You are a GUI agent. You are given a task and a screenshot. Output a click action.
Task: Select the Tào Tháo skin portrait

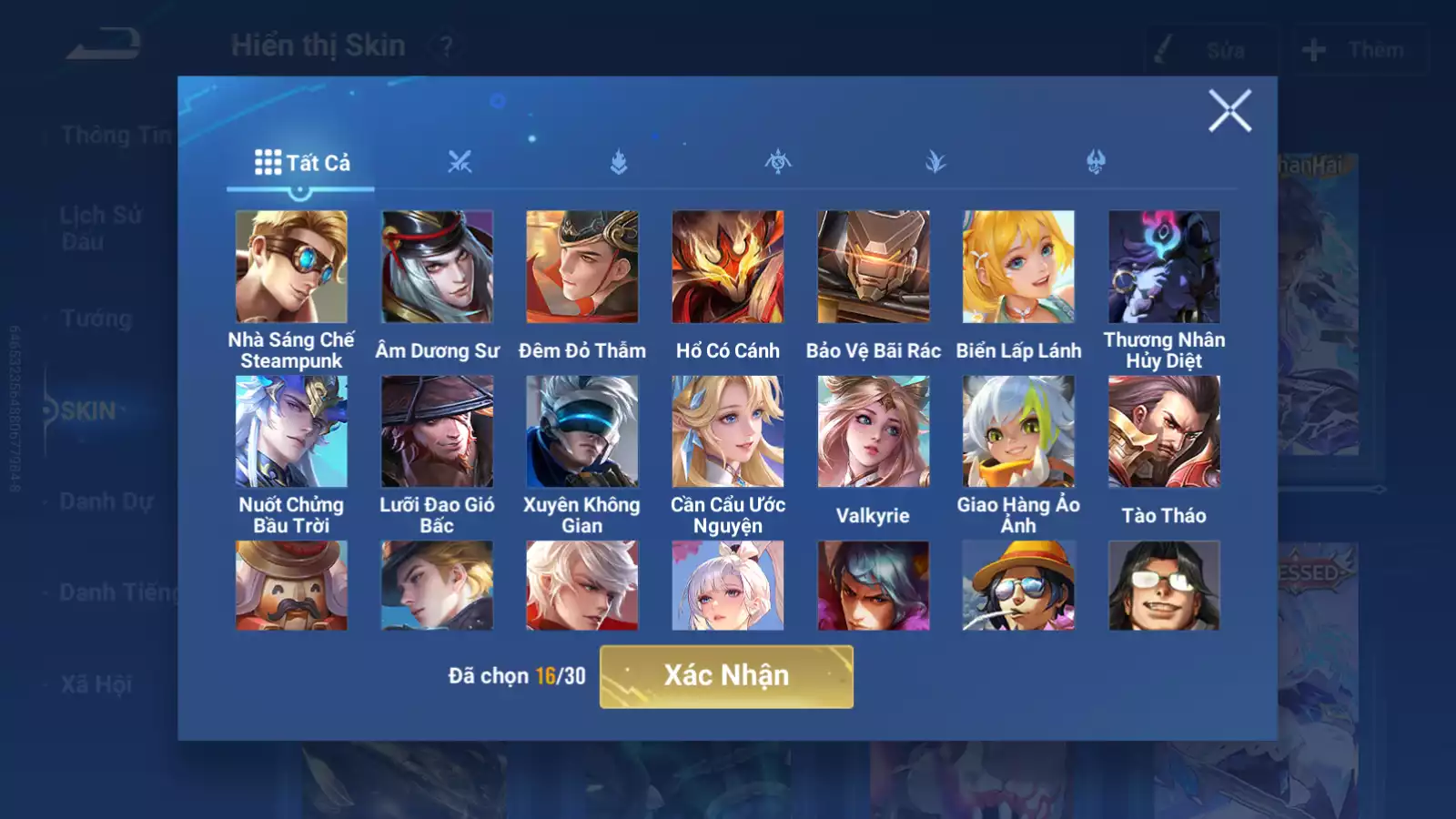(1164, 431)
